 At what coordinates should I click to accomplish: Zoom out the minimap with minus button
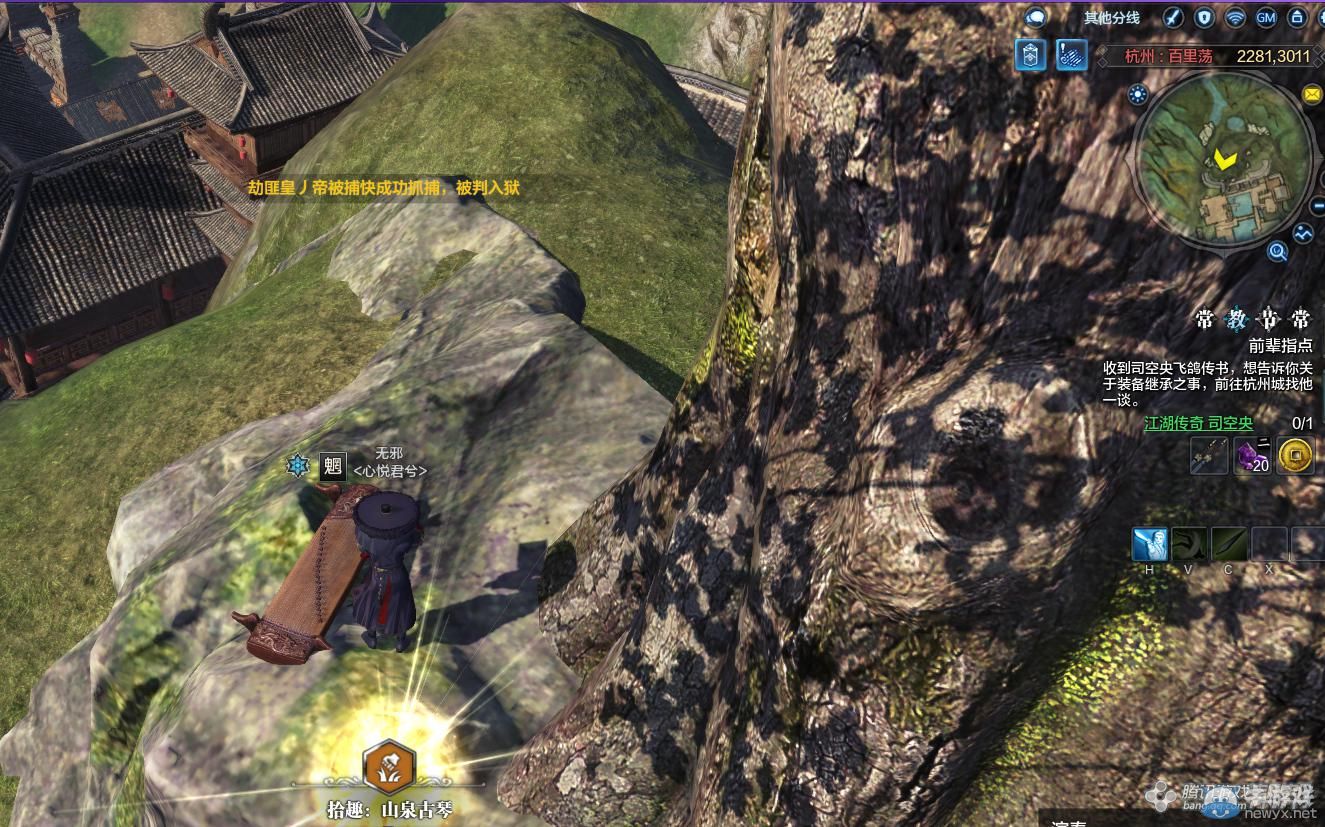pos(1317,207)
